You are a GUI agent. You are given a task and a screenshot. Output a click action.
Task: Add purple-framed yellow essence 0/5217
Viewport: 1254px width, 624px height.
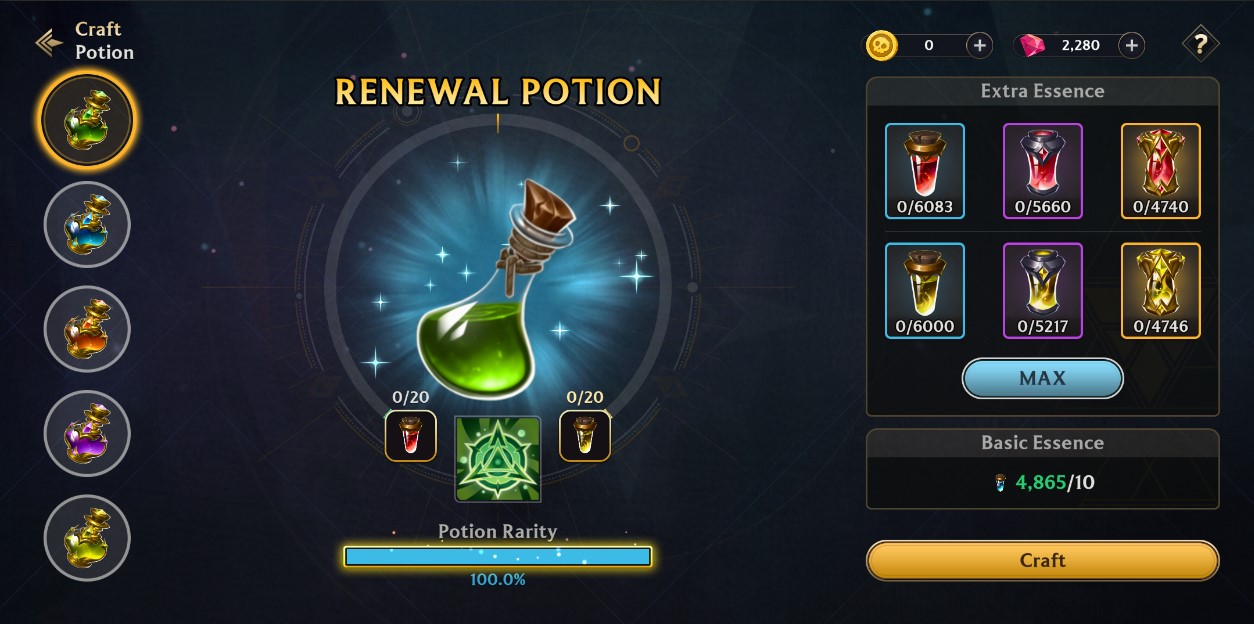tap(1042, 290)
